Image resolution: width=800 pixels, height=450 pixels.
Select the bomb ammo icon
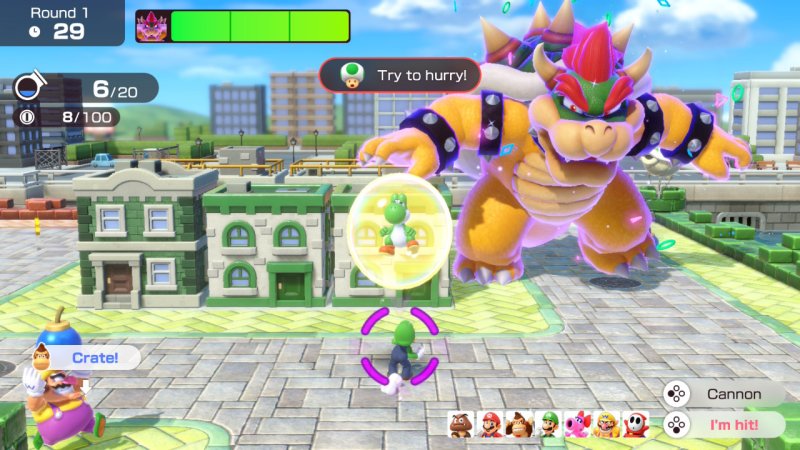tap(27, 89)
